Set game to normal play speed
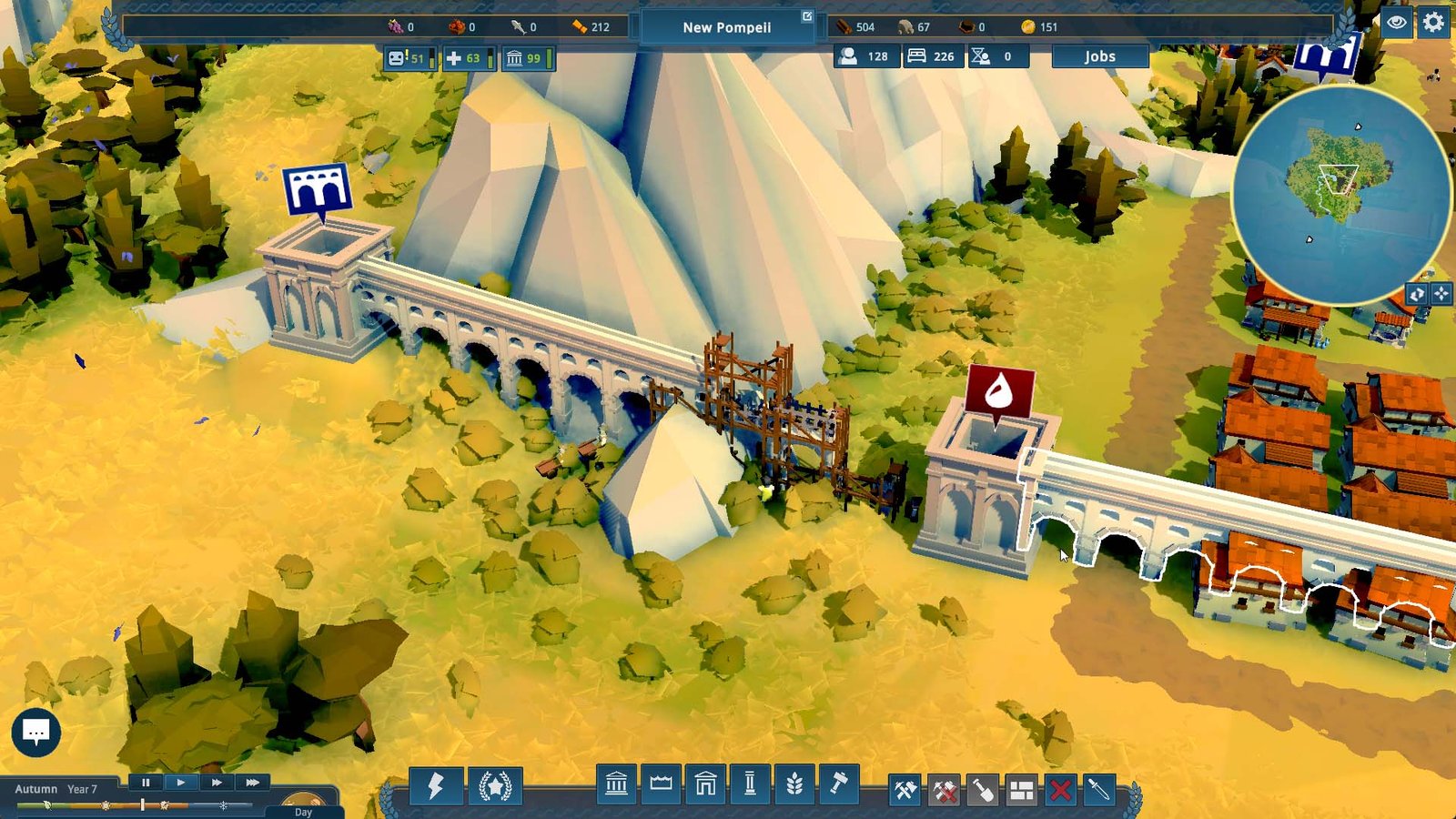The height and width of the screenshot is (819, 1456). point(181,783)
